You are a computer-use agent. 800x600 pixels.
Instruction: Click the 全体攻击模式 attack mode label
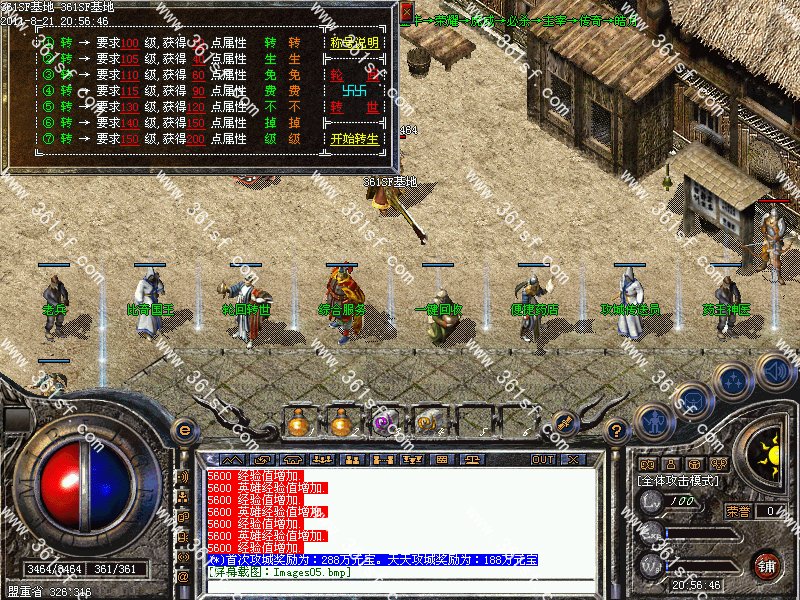coord(684,481)
